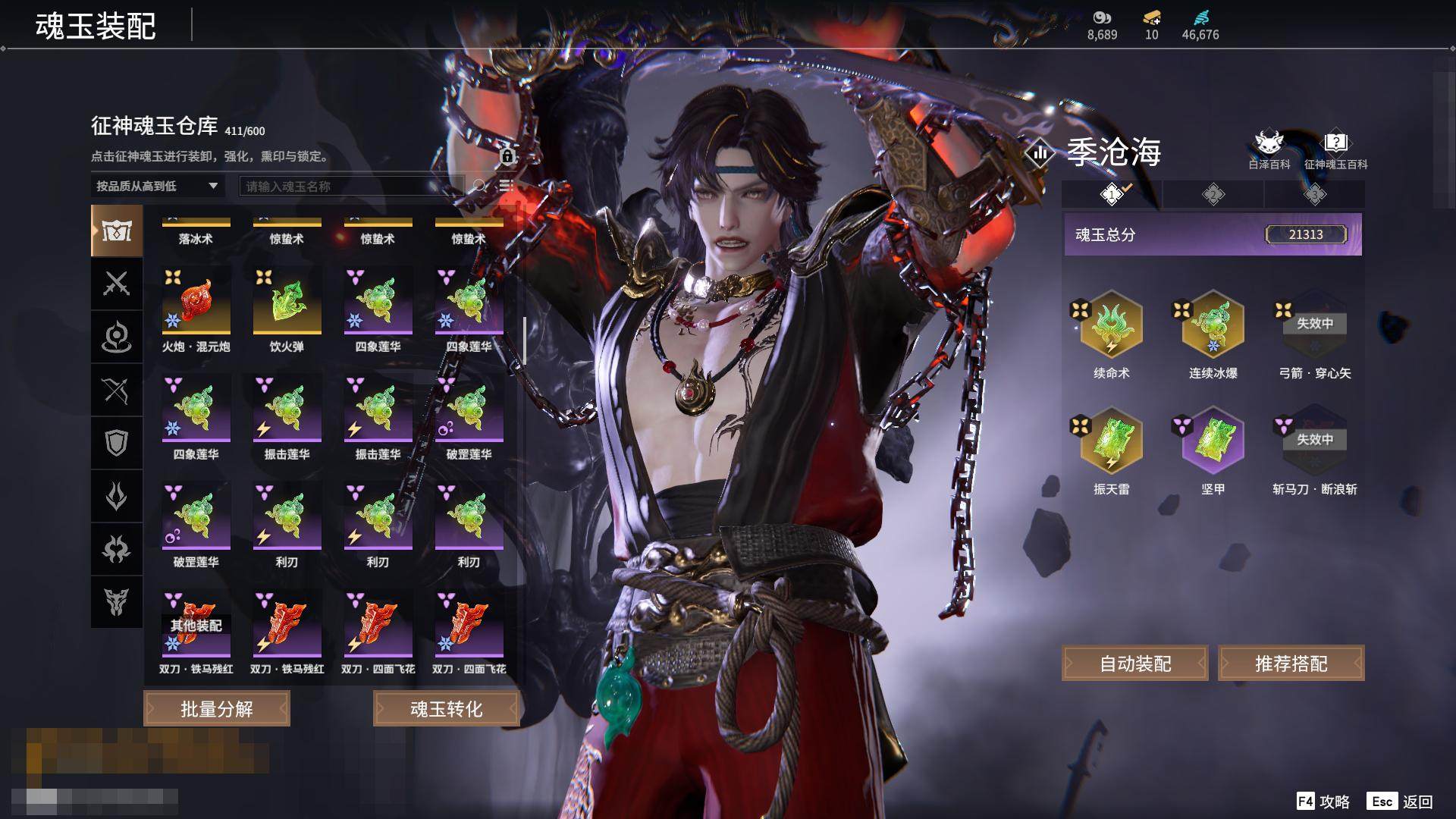This screenshot has width=1456, height=819.
Task: Toggle the warehouse lock icon
Action: [507, 156]
